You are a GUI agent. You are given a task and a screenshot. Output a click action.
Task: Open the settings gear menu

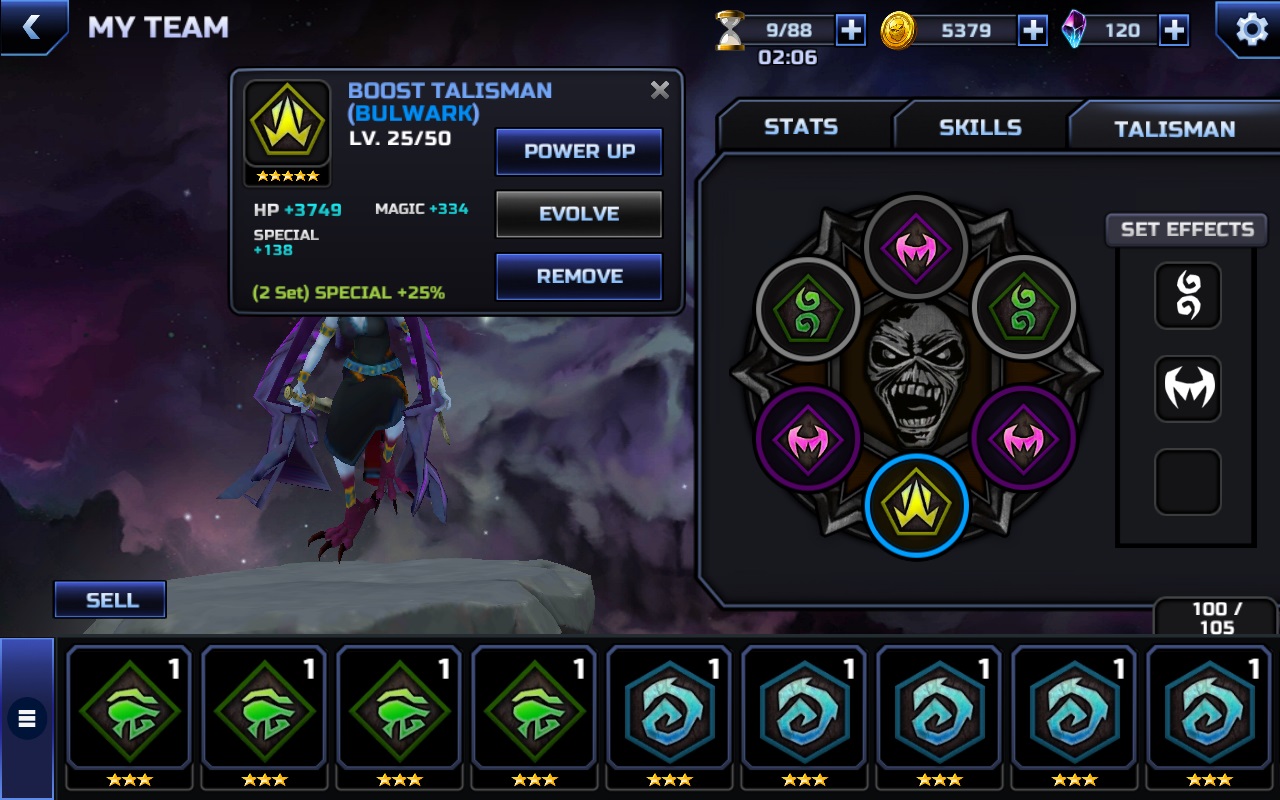tap(1251, 29)
